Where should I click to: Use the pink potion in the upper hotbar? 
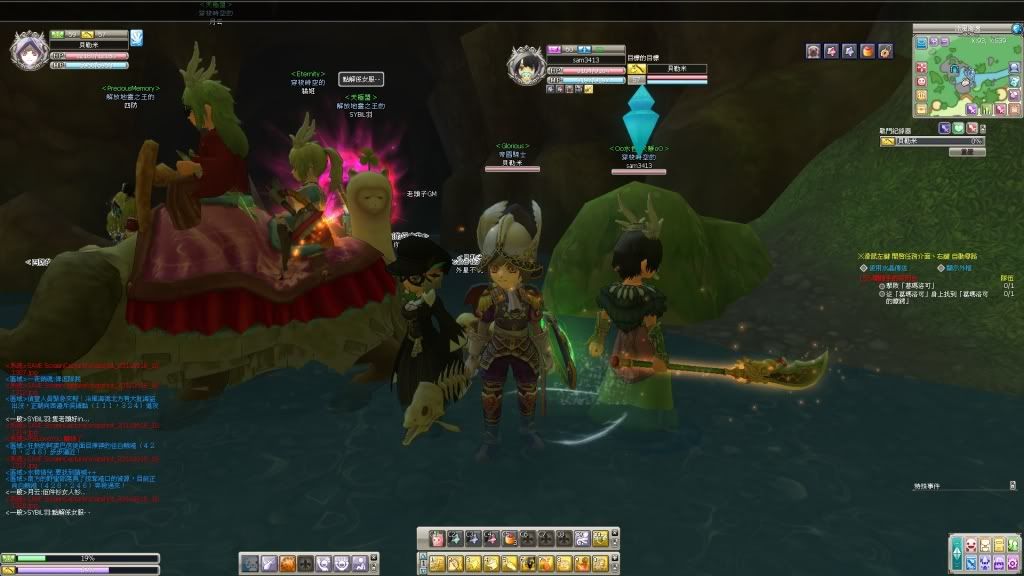click(437, 538)
